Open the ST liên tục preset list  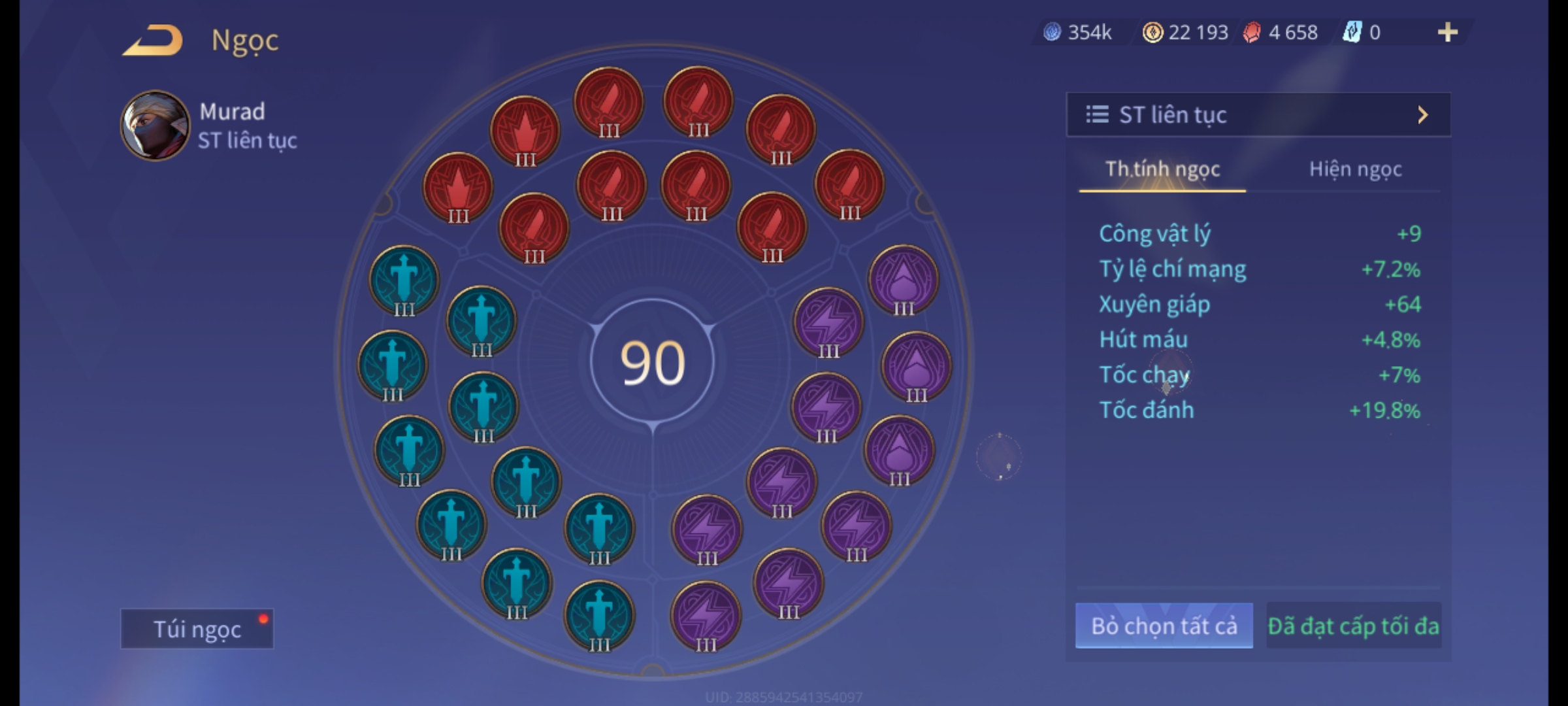click(1258, 115)
